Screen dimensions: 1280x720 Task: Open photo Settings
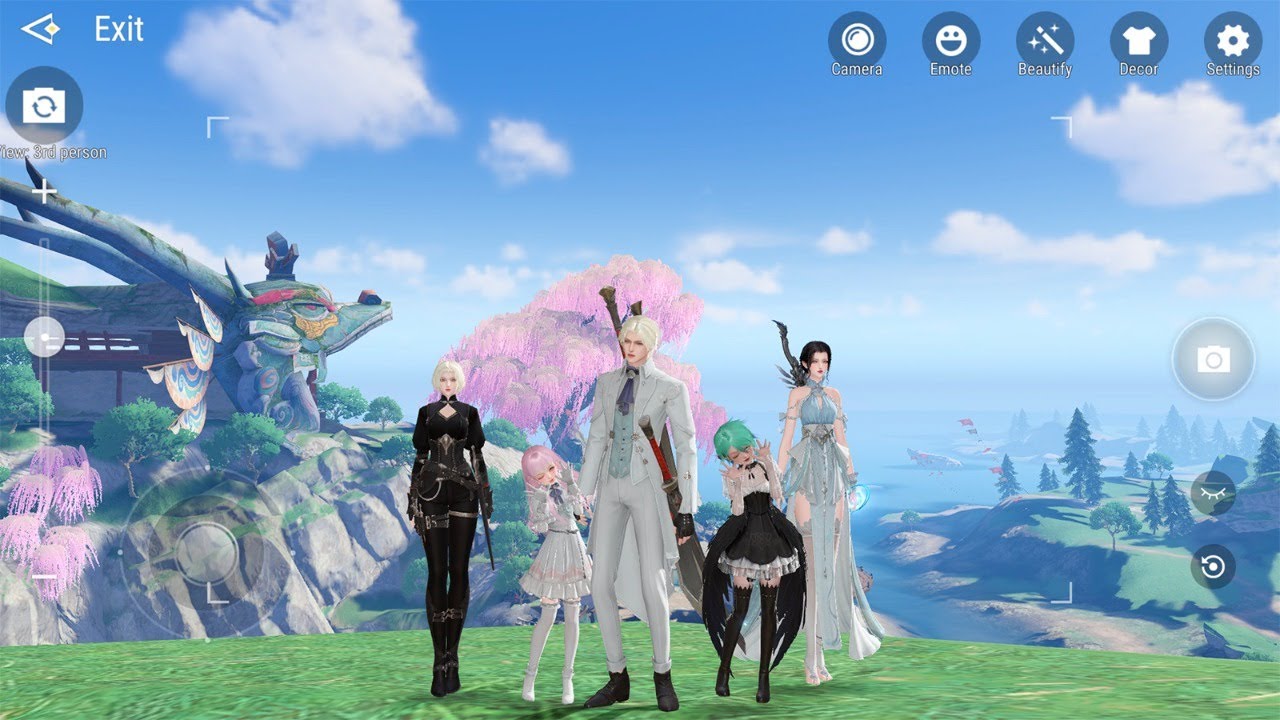tap(1233, 41)
